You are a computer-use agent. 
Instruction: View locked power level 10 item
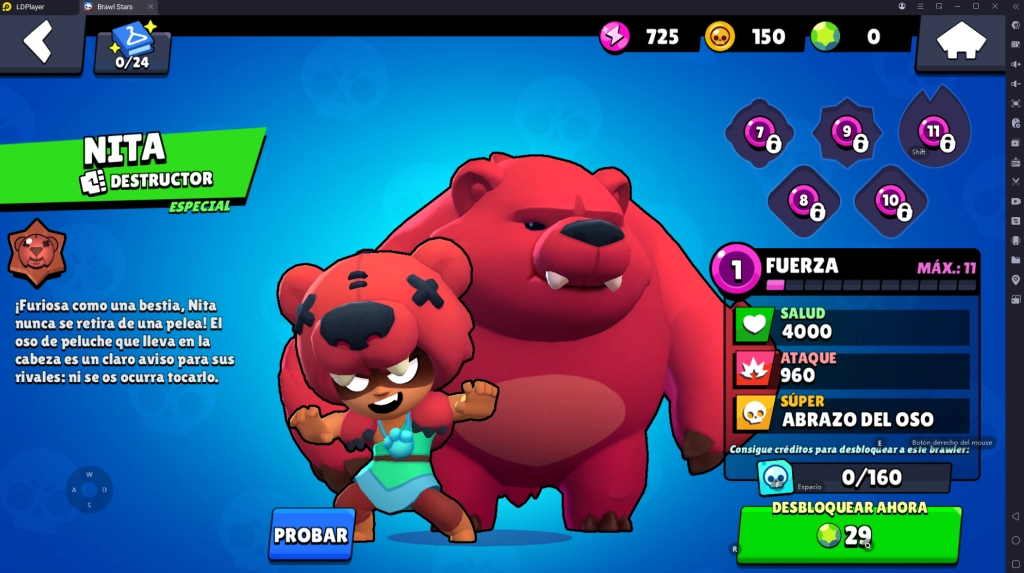(x=890, y=201)
